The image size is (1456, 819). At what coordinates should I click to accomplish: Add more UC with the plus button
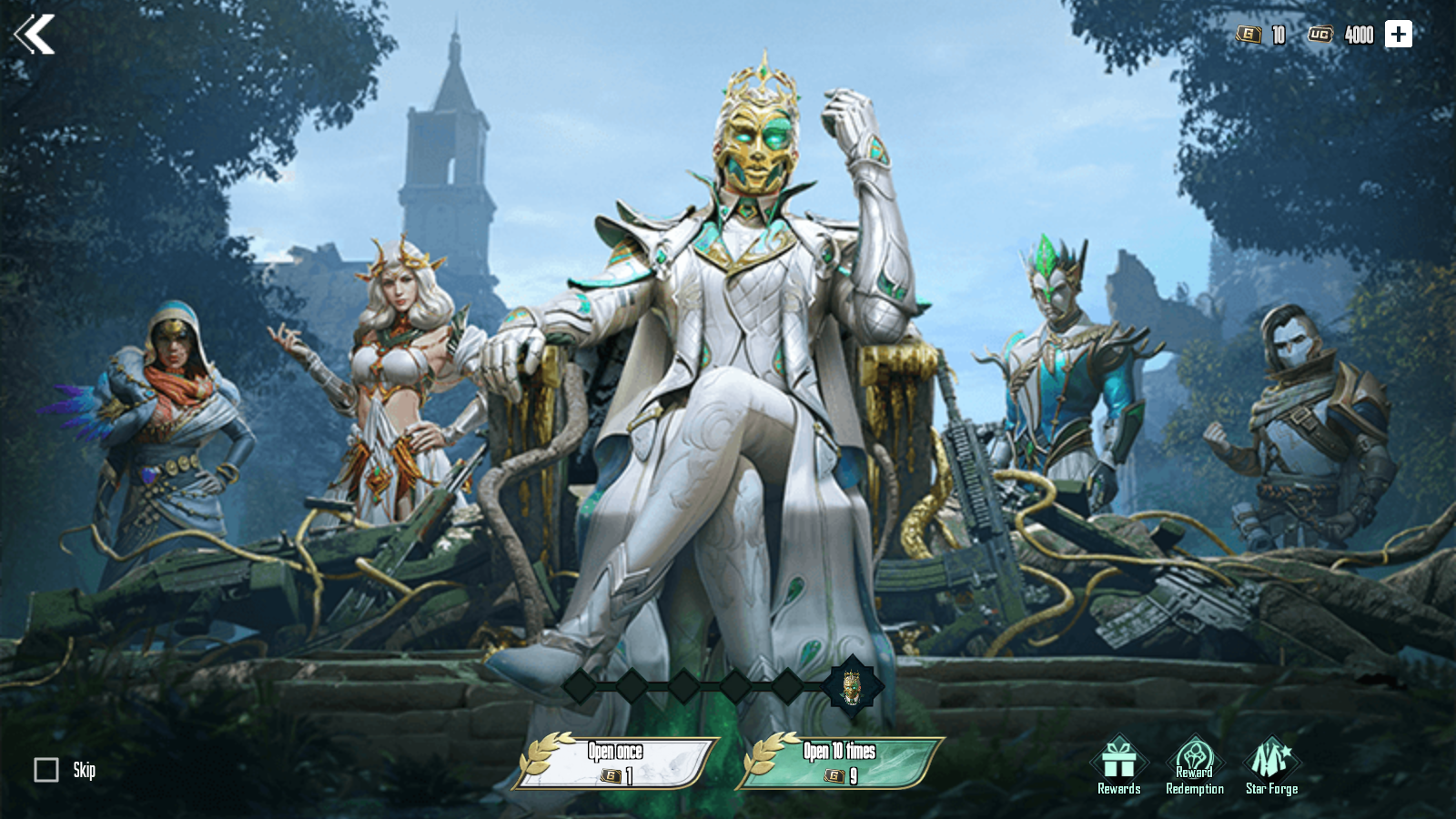tap(1398, 35)
